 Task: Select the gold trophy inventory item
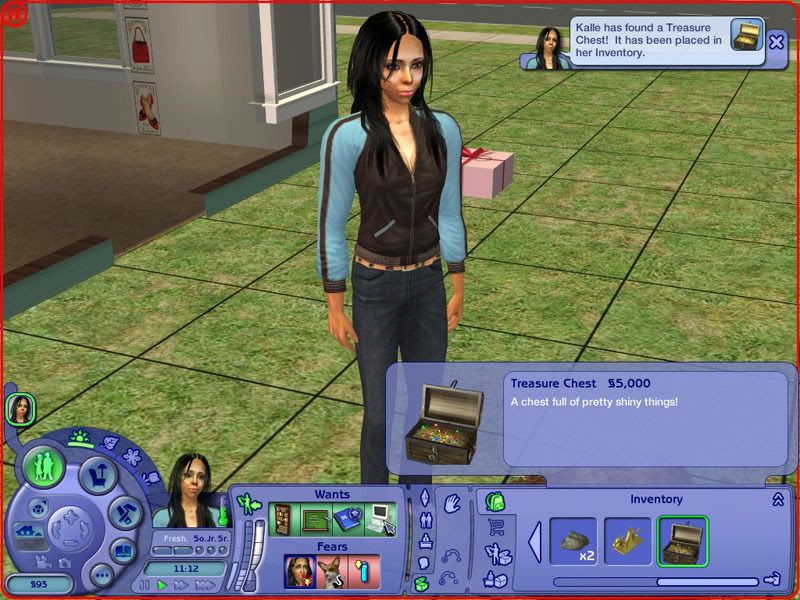pos(627,541)
